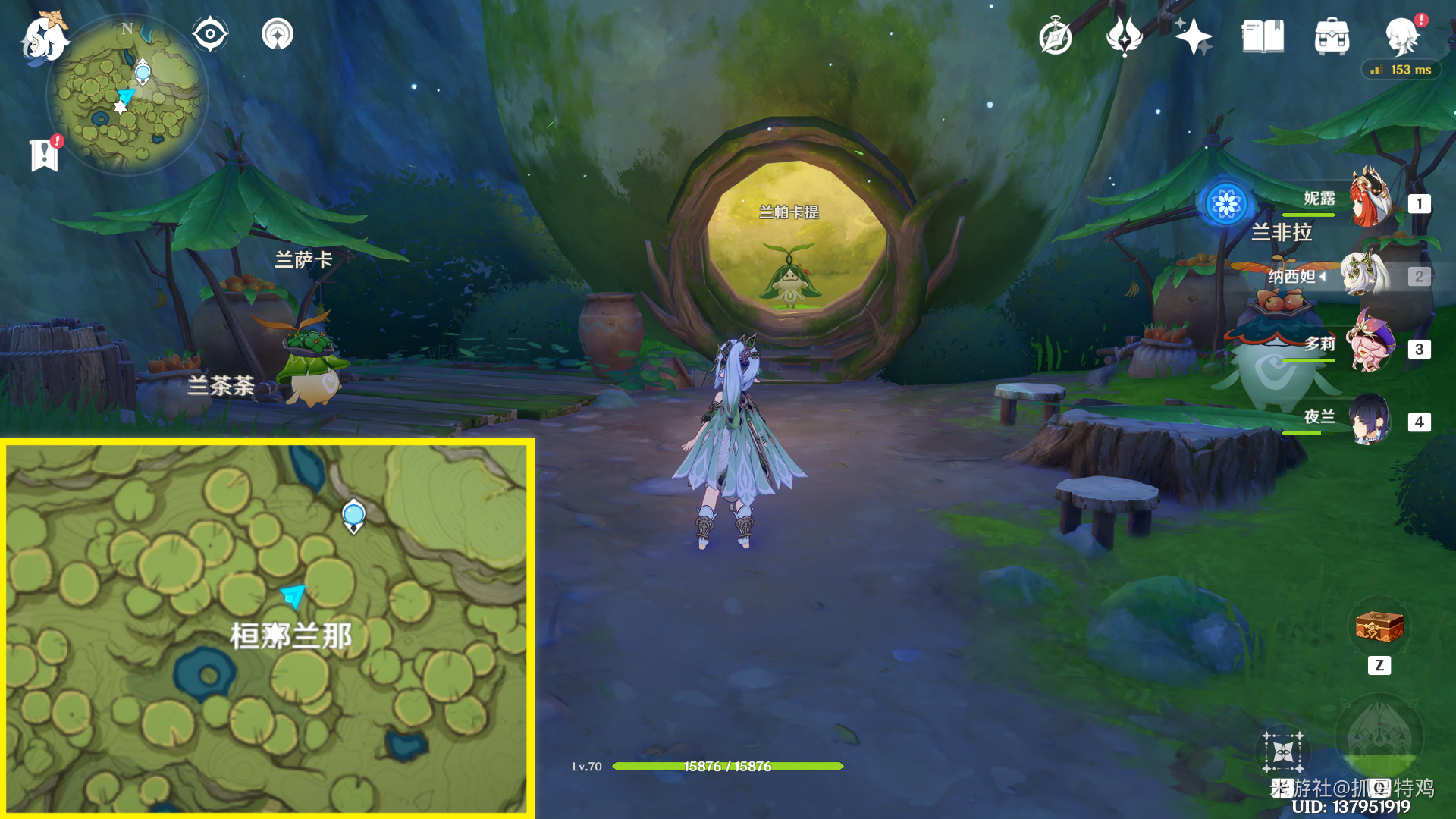Open the Paimon menu icon
The height and width of the screenshot is (819, 1456).
[44, 38]
